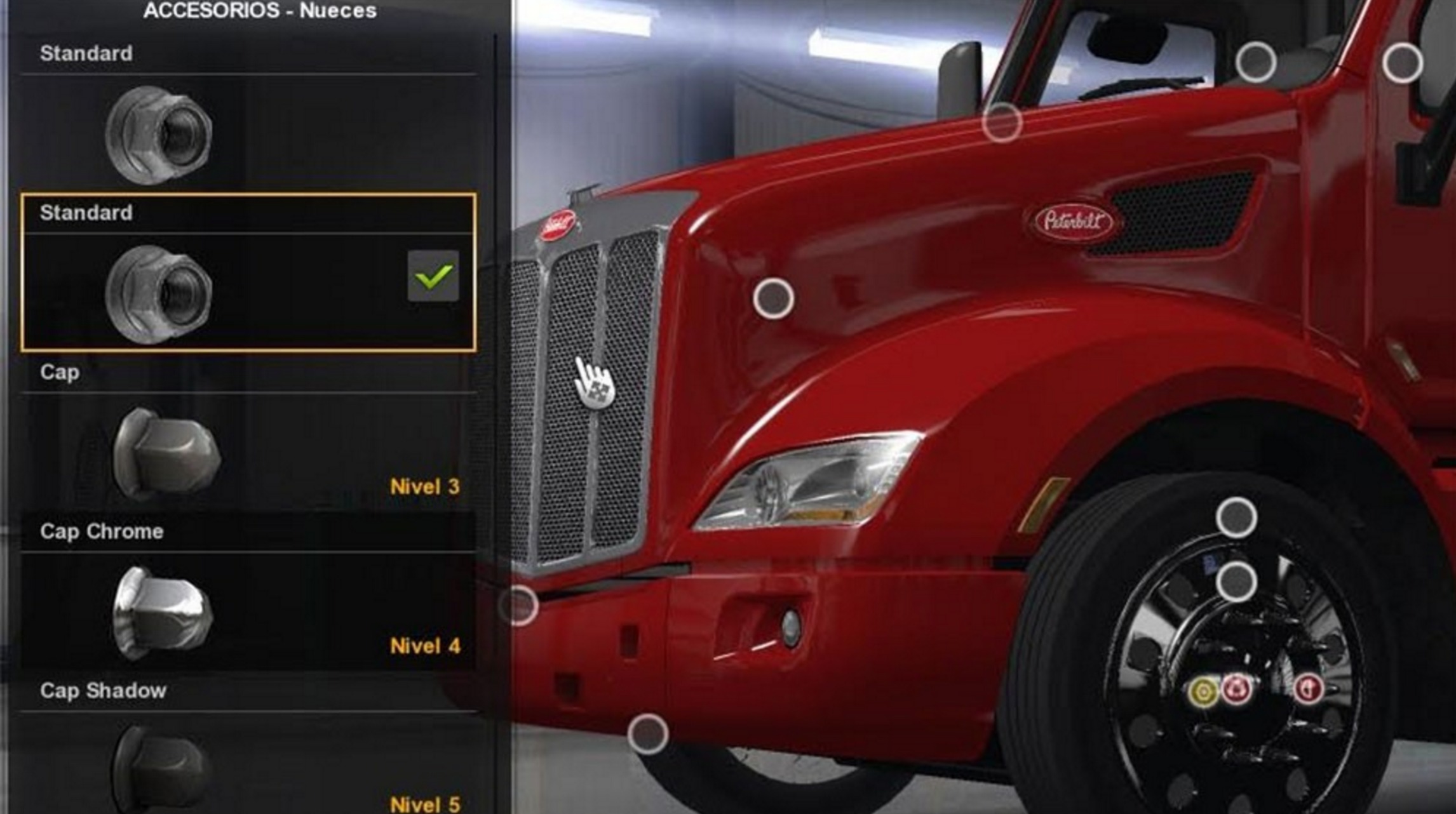The height and width of the screenshot is (814, 1456).
Task: Choose the node beneath the front bumper
Action: click(648, 734)
